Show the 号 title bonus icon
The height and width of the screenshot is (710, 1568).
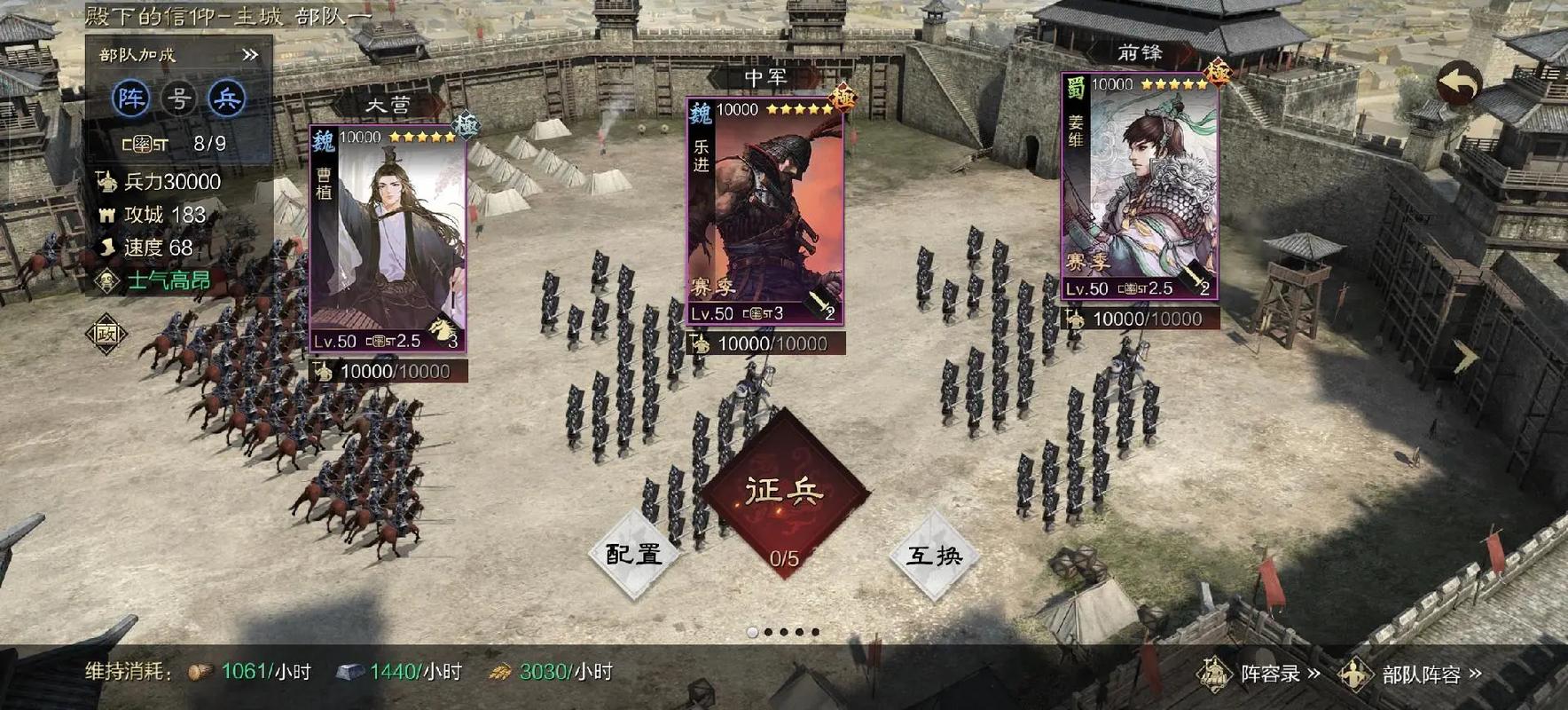coord(179,99)
